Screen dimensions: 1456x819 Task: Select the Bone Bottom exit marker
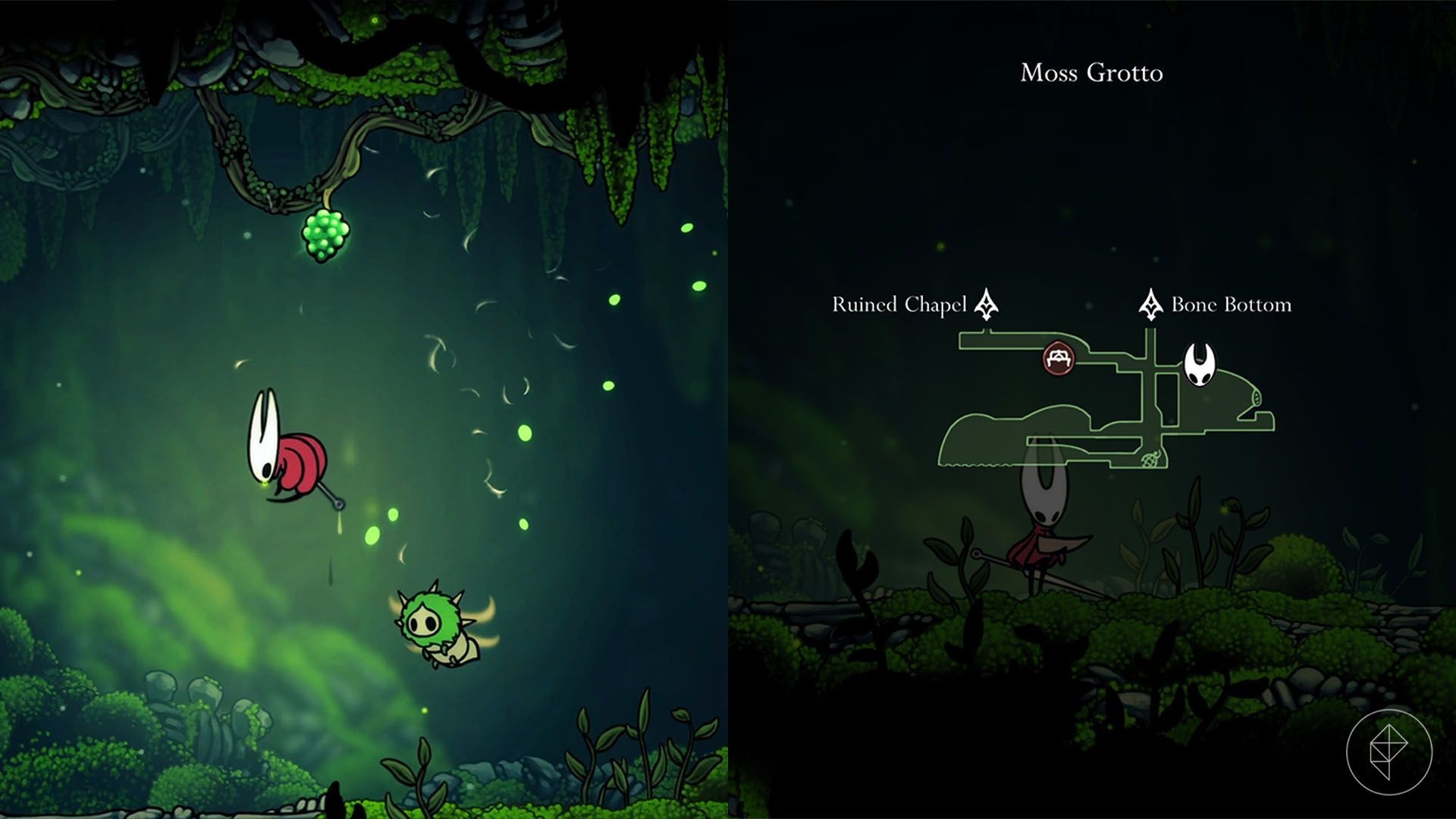1150,304
